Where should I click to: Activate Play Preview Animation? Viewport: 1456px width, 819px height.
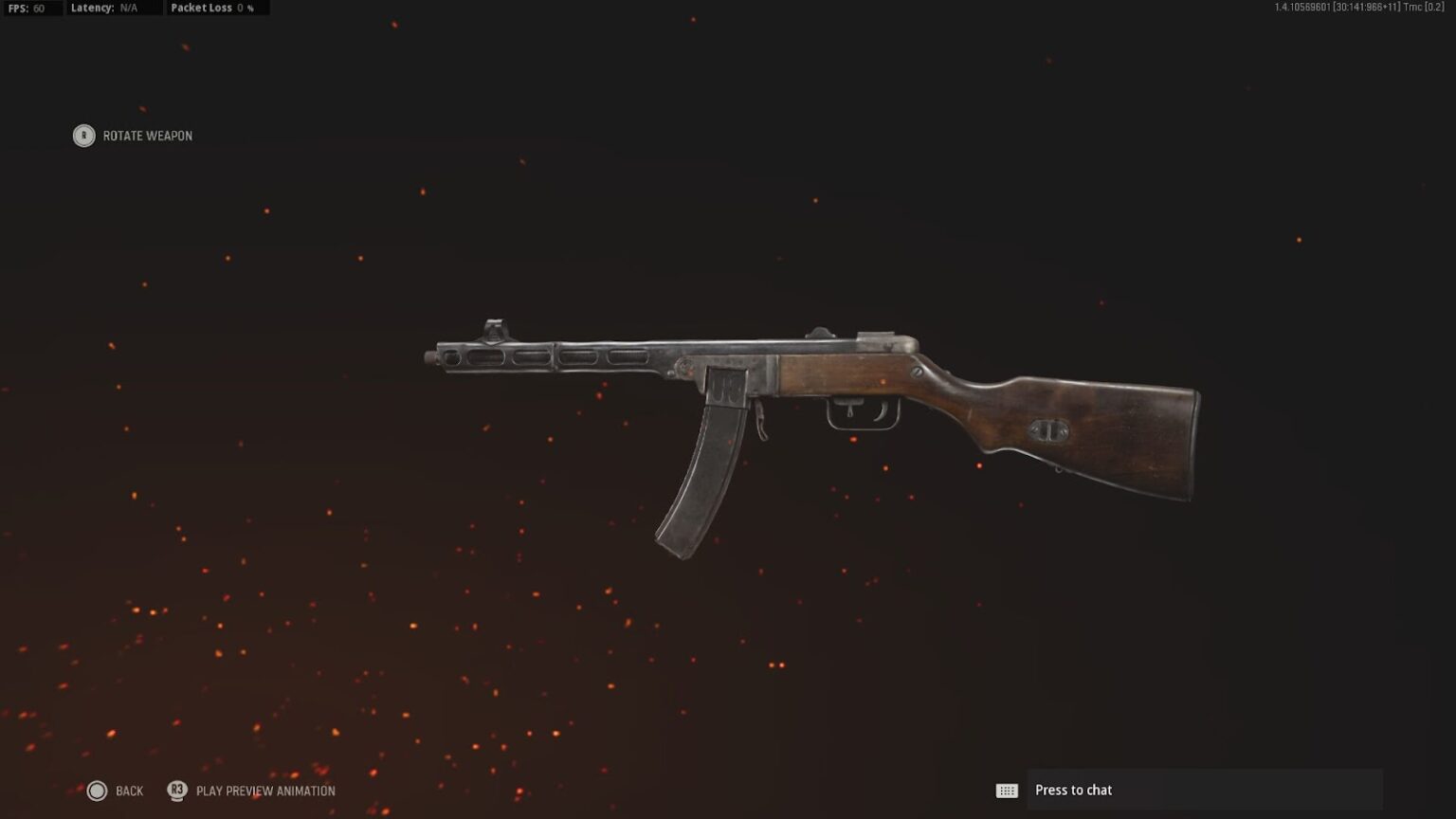[x=264, y=790]
